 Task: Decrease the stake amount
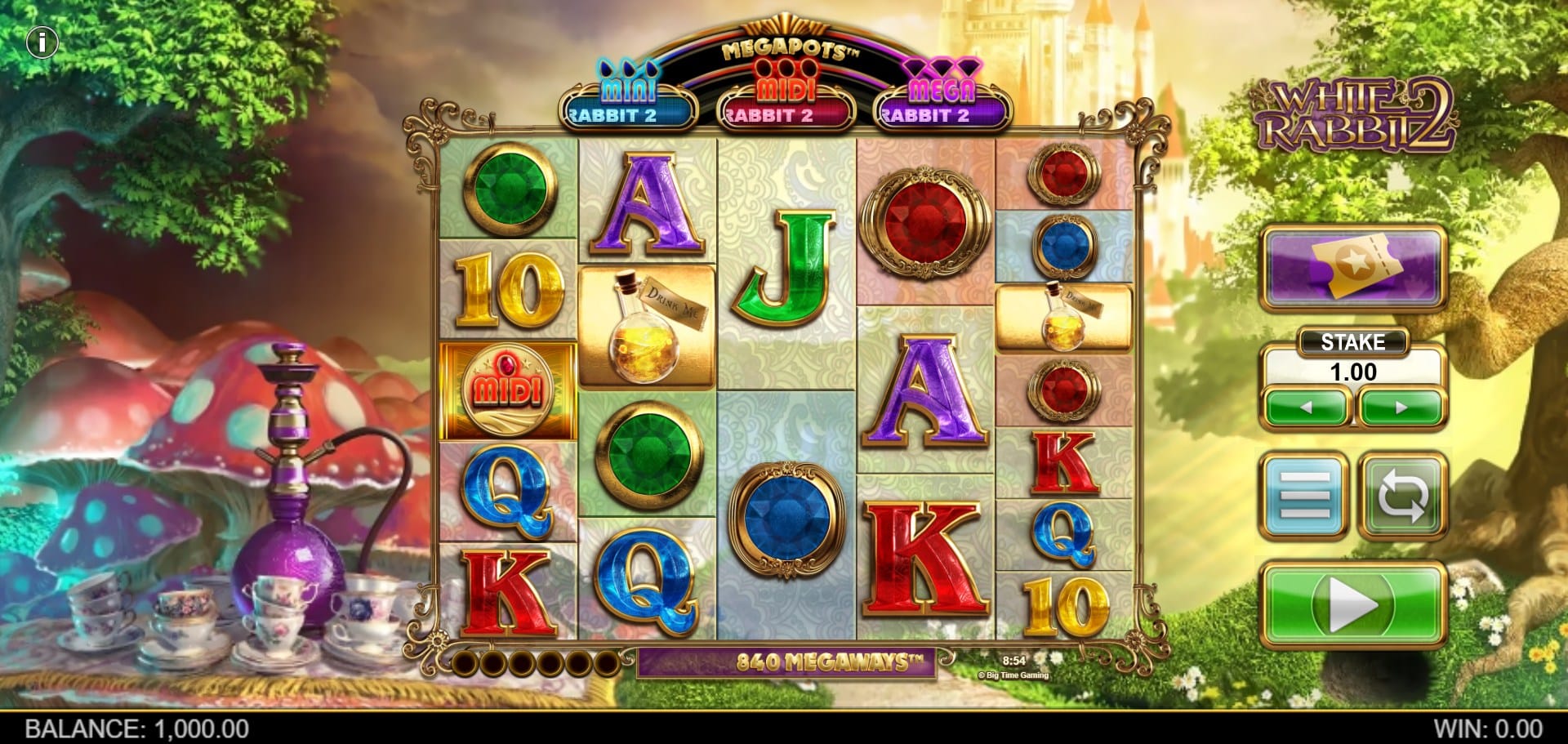click(x=1305, y=407)
